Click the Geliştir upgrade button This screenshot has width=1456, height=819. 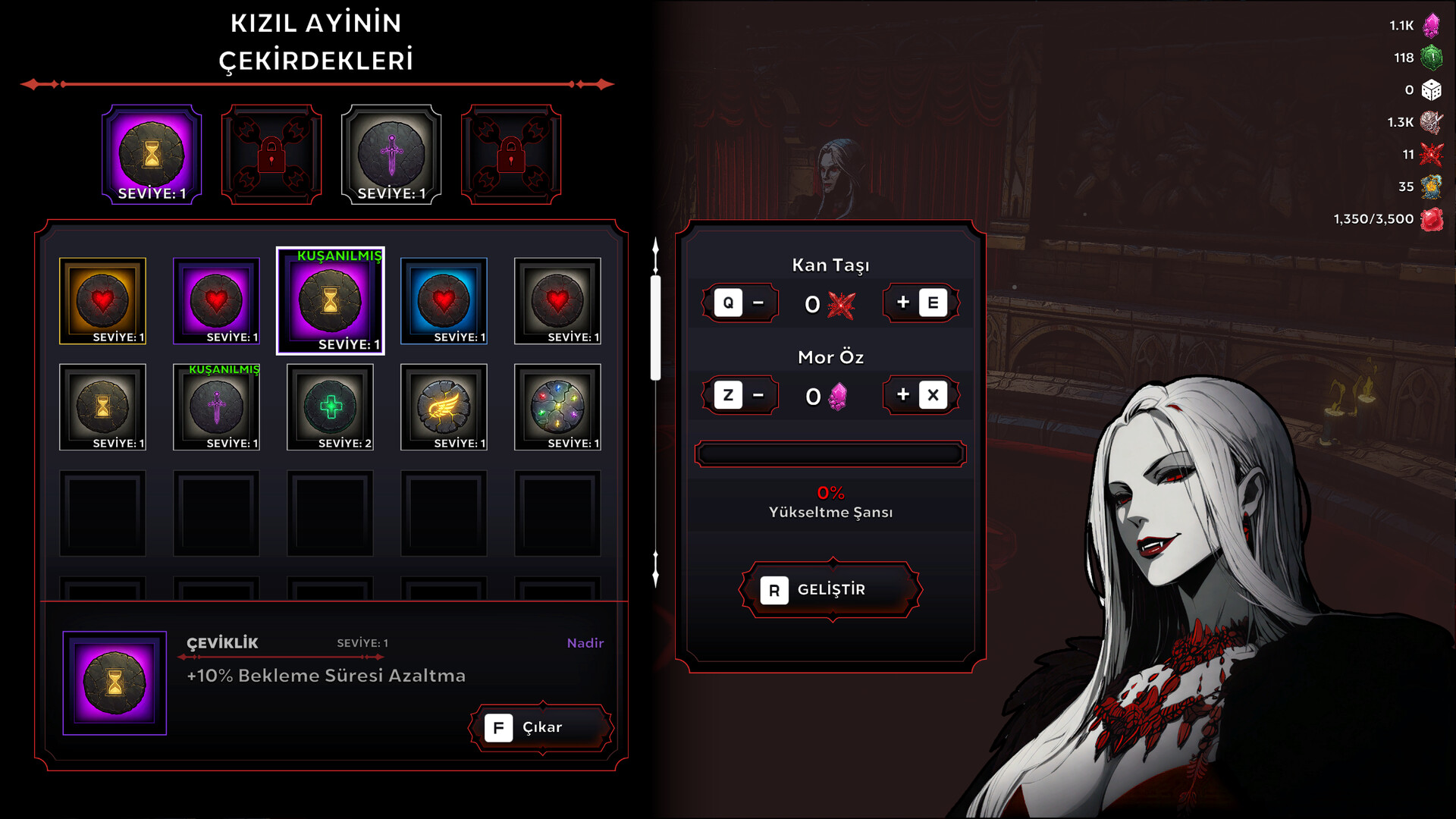(x=831, y=590)
